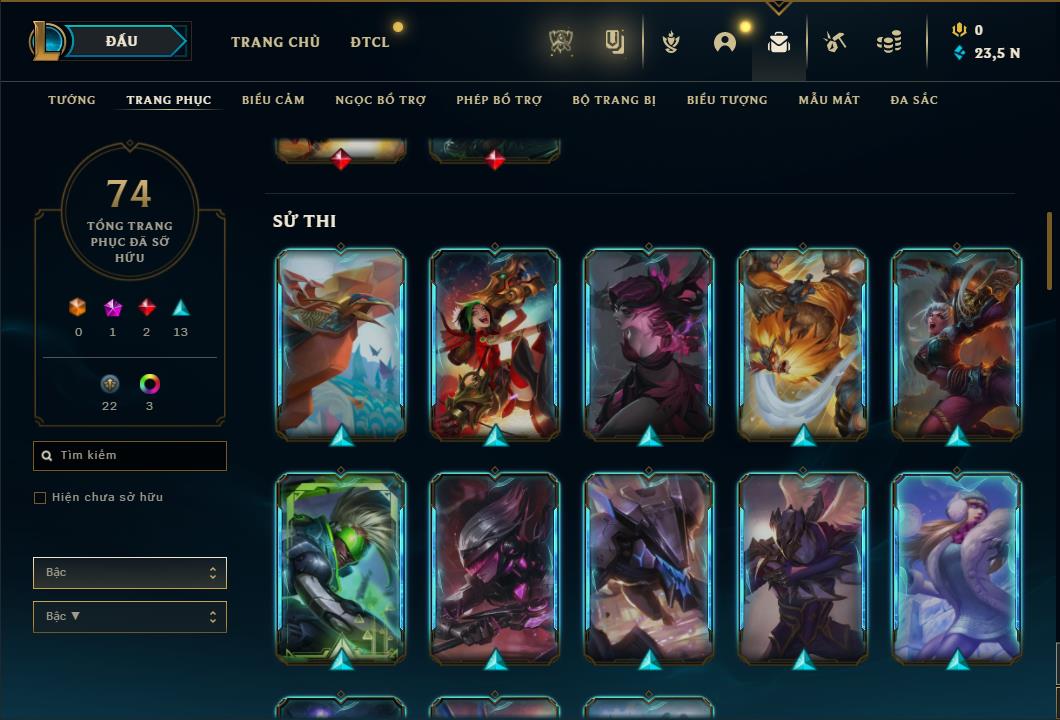Open the profile icon in top bar
The width and height of the screenshot is (1060, 720).
(725, 42)
